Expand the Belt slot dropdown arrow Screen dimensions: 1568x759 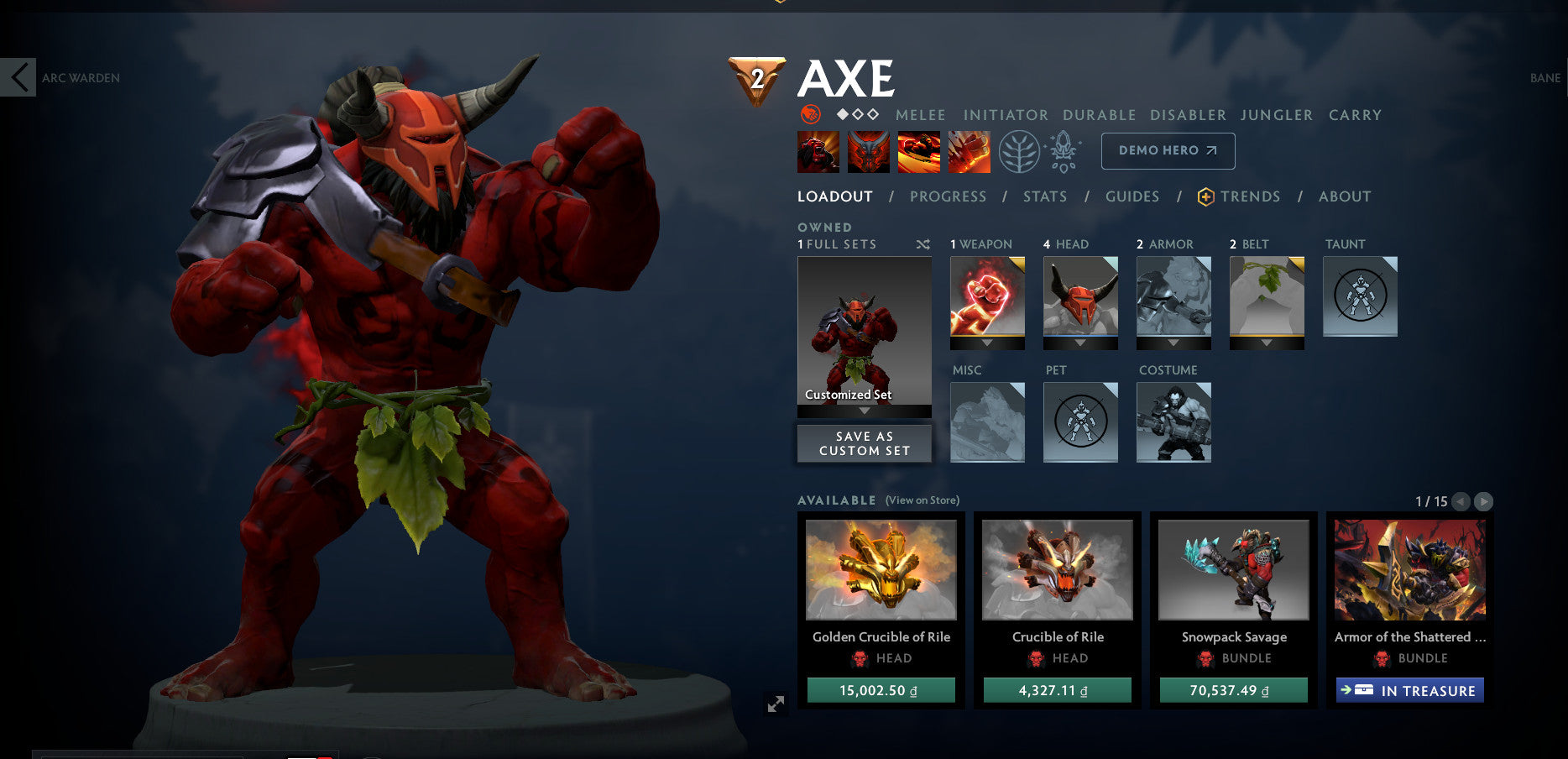(1267, 343)
